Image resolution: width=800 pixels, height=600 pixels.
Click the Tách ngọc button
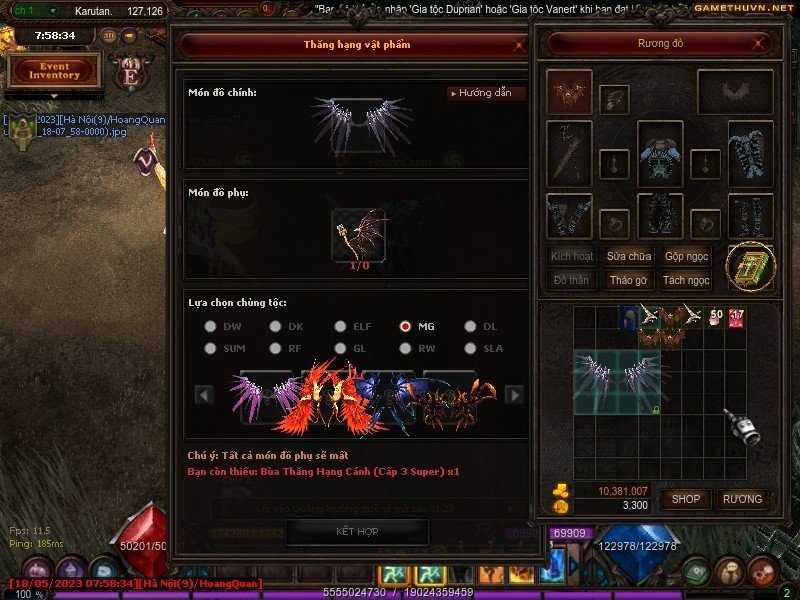point(687,280)
